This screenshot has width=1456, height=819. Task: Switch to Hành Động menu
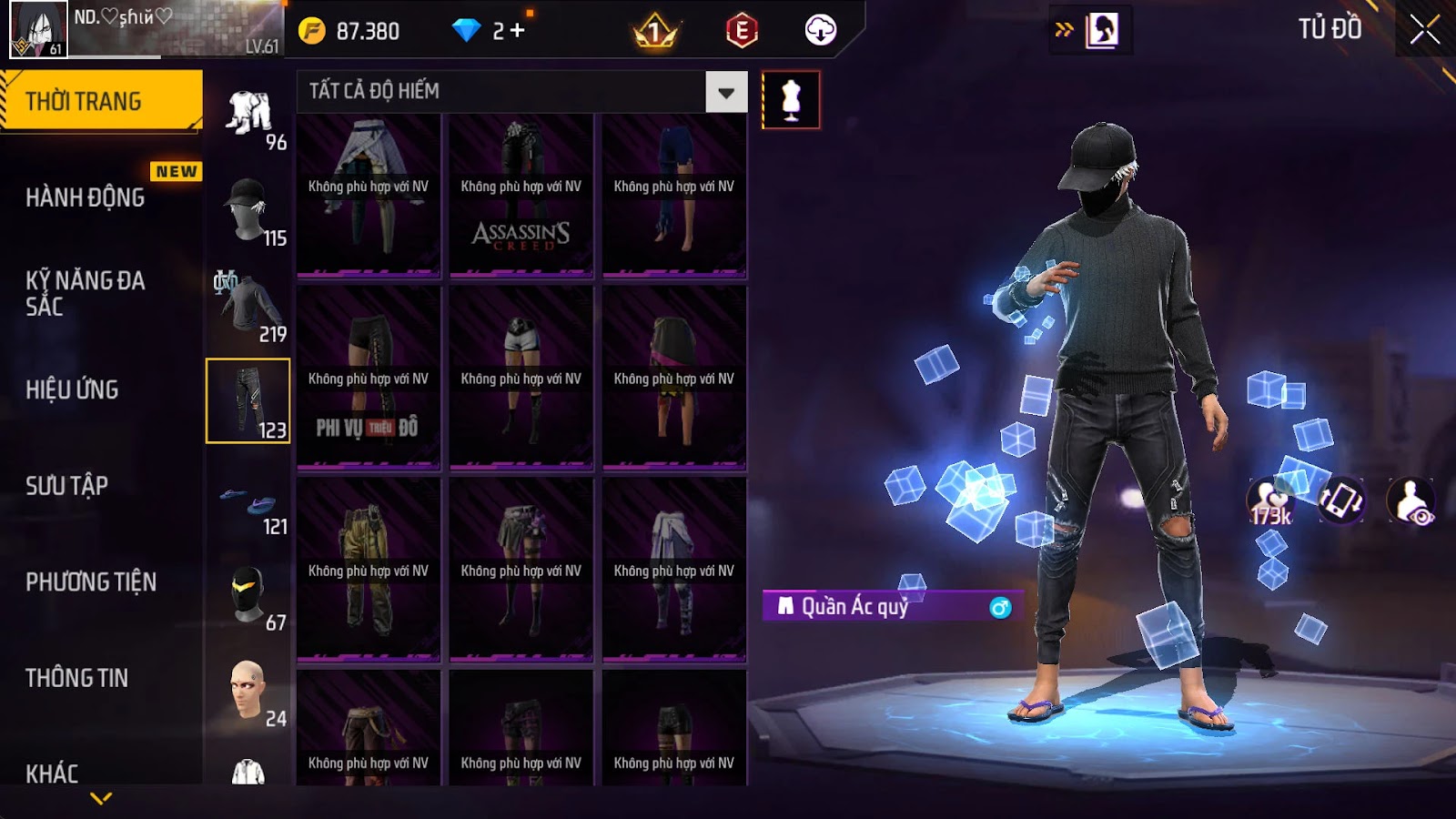tap(86, 197)
